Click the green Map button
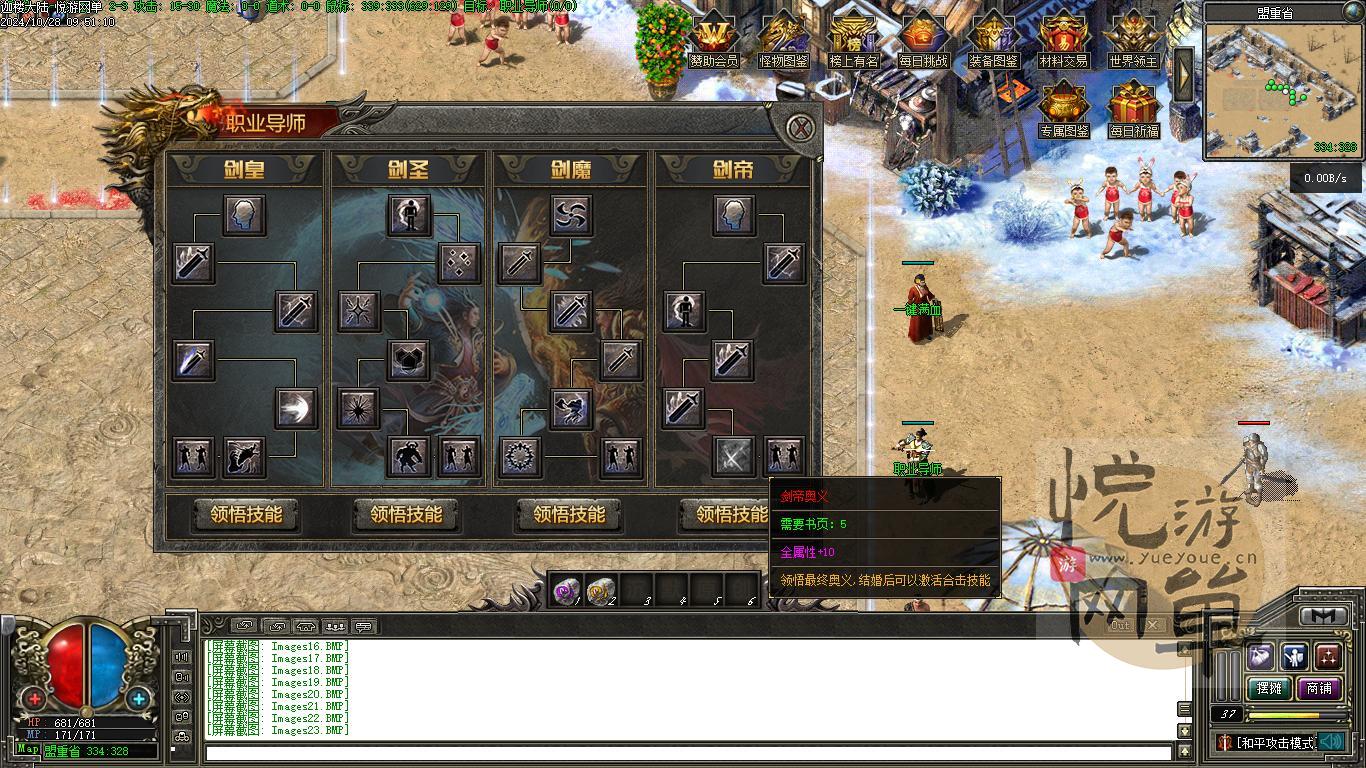Image resolution: width=1366 pixels, height=768 pixels. (x=28, y=749)
